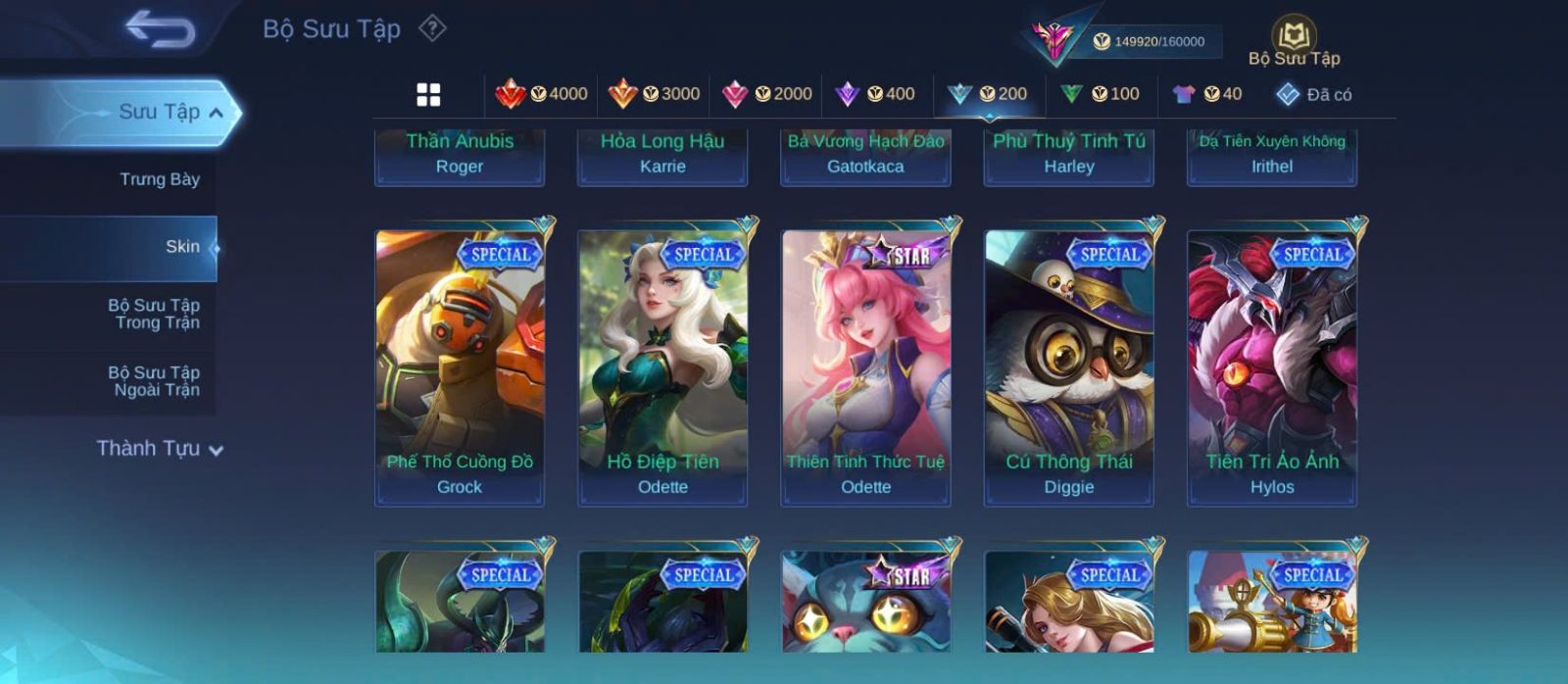Open Bộ Sưu Tập Trong Trận
The width and height of the screenshot is (1568, 684).
pos(155,314)
